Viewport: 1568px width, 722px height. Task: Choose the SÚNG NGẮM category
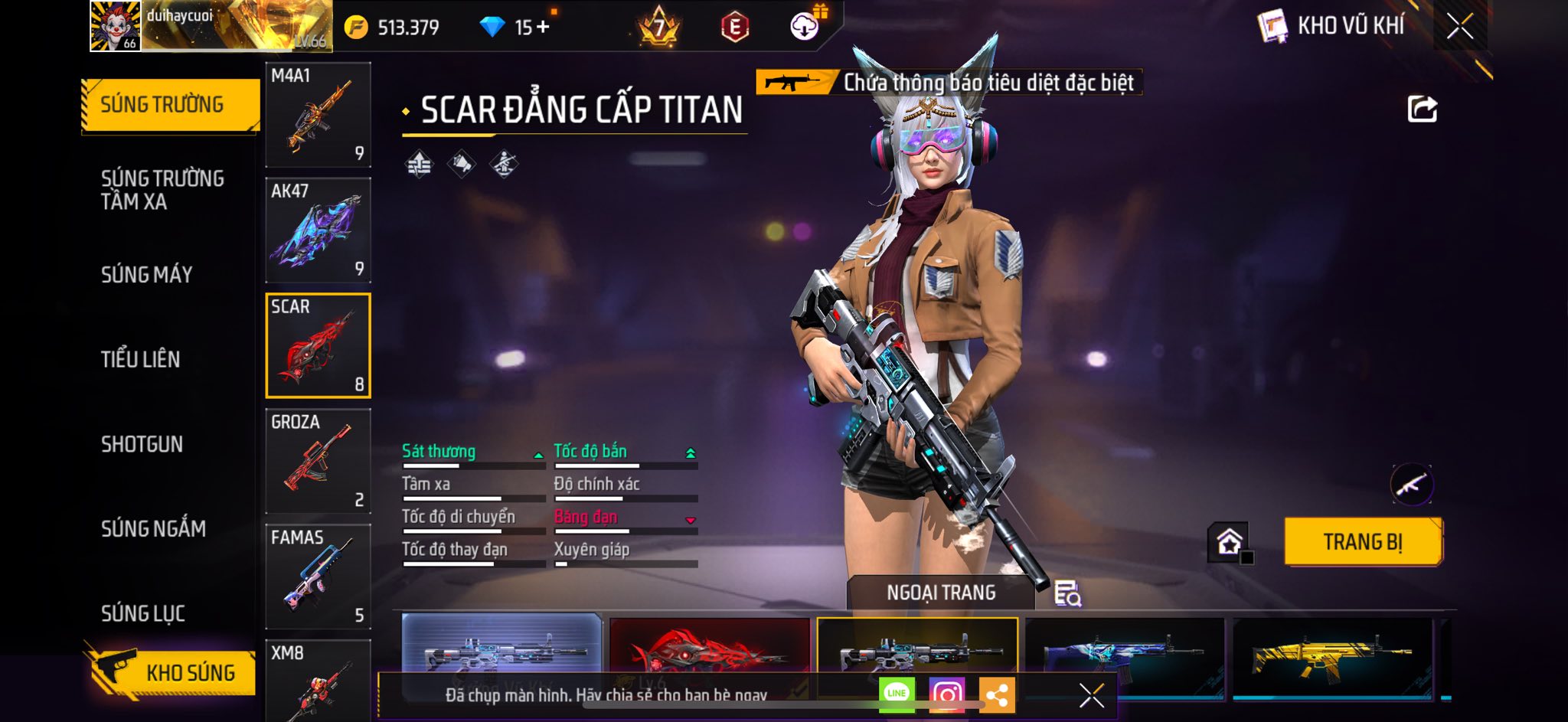point(153,528)
